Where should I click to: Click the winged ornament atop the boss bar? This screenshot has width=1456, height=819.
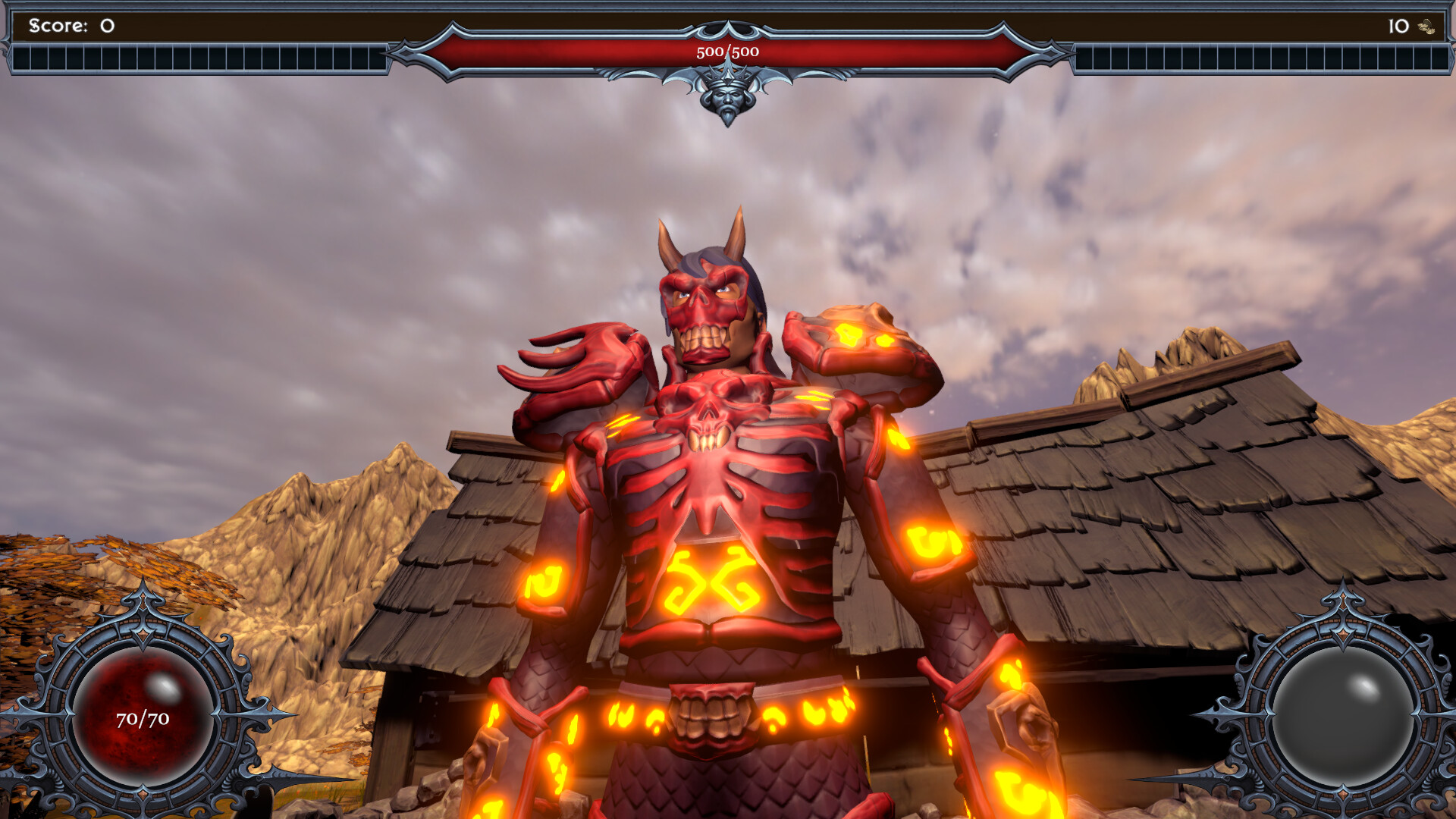coord(726,30)
